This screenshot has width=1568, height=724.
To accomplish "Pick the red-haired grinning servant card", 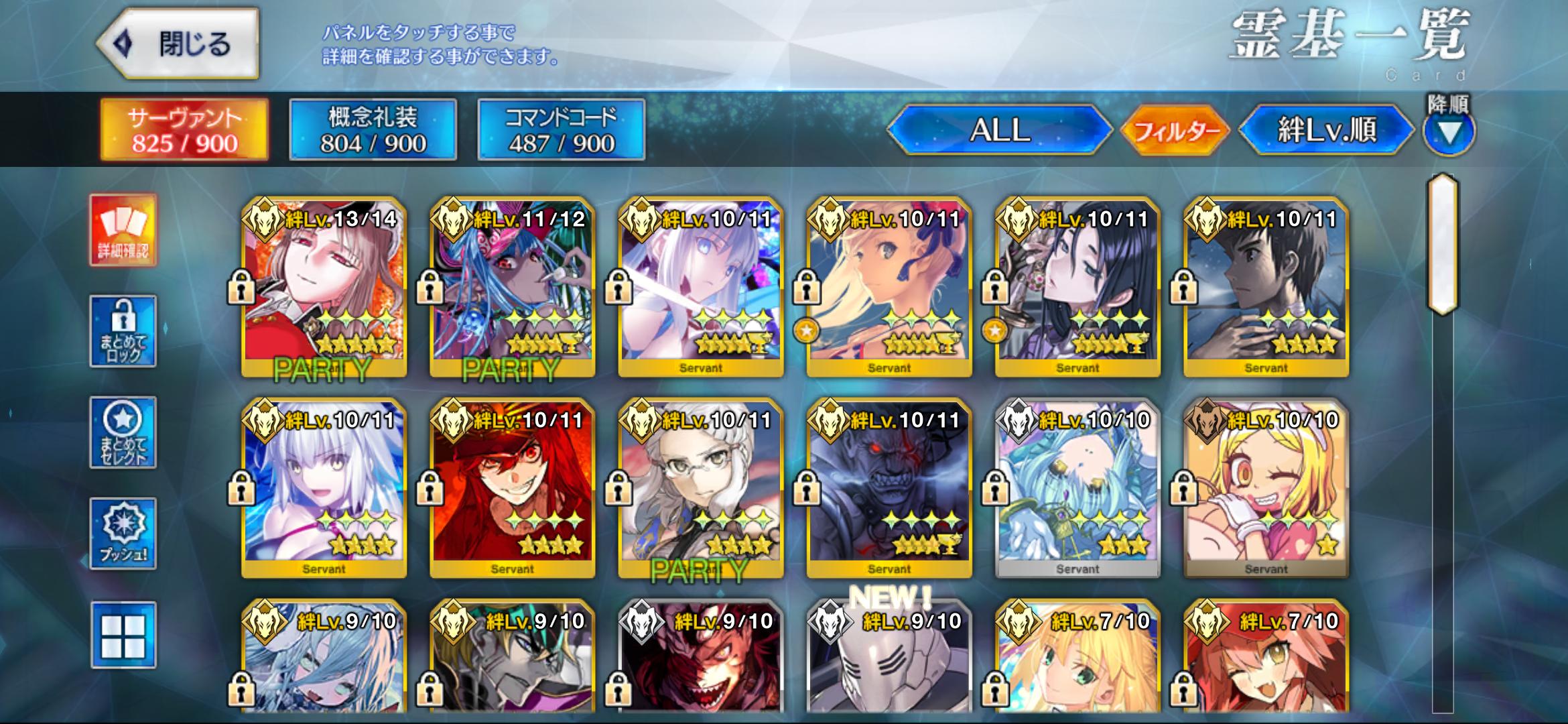I will [512, 487].
